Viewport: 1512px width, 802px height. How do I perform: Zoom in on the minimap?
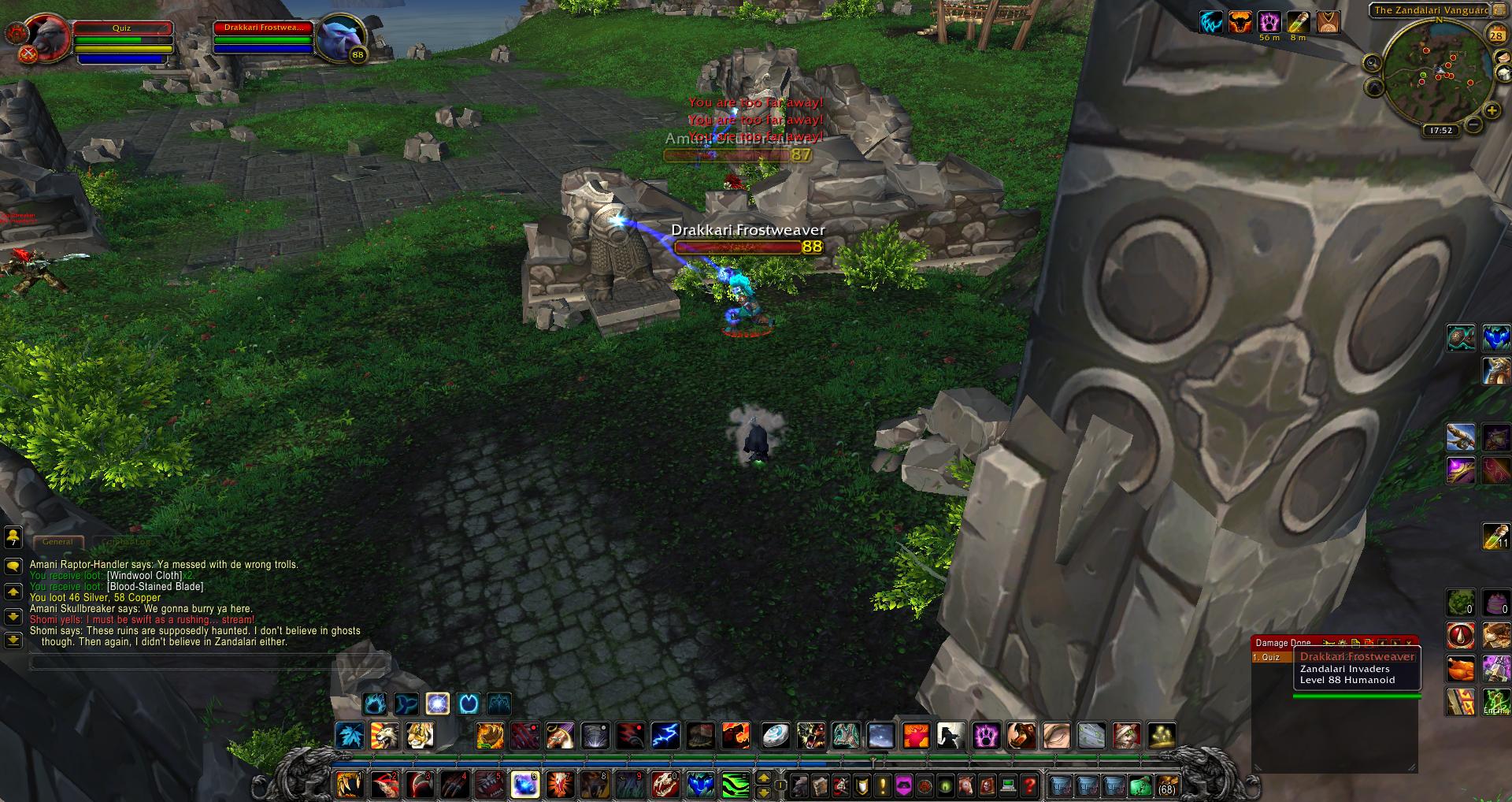(1490, 111)
